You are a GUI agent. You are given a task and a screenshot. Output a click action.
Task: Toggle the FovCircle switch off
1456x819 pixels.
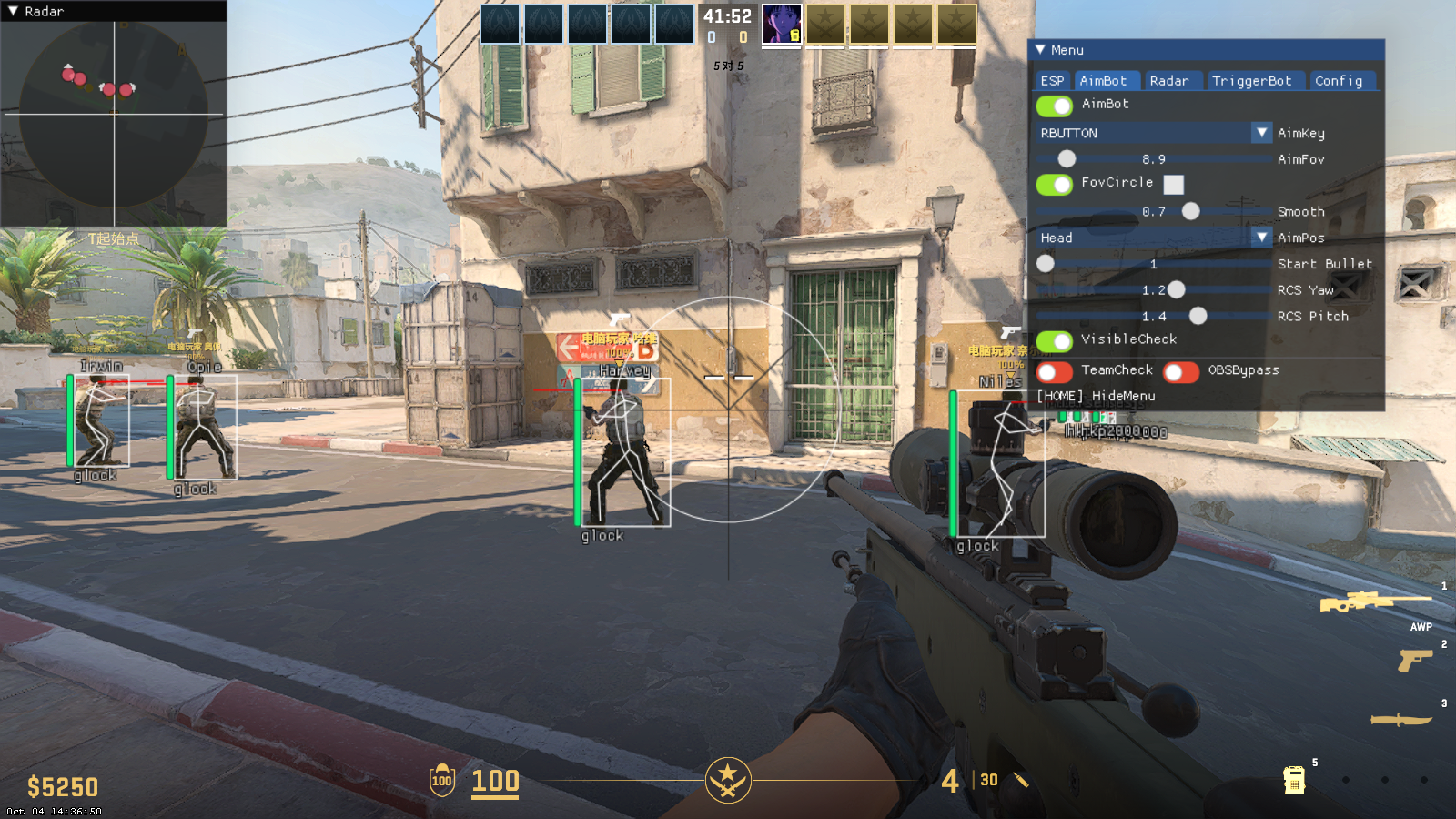[1055, 185]
